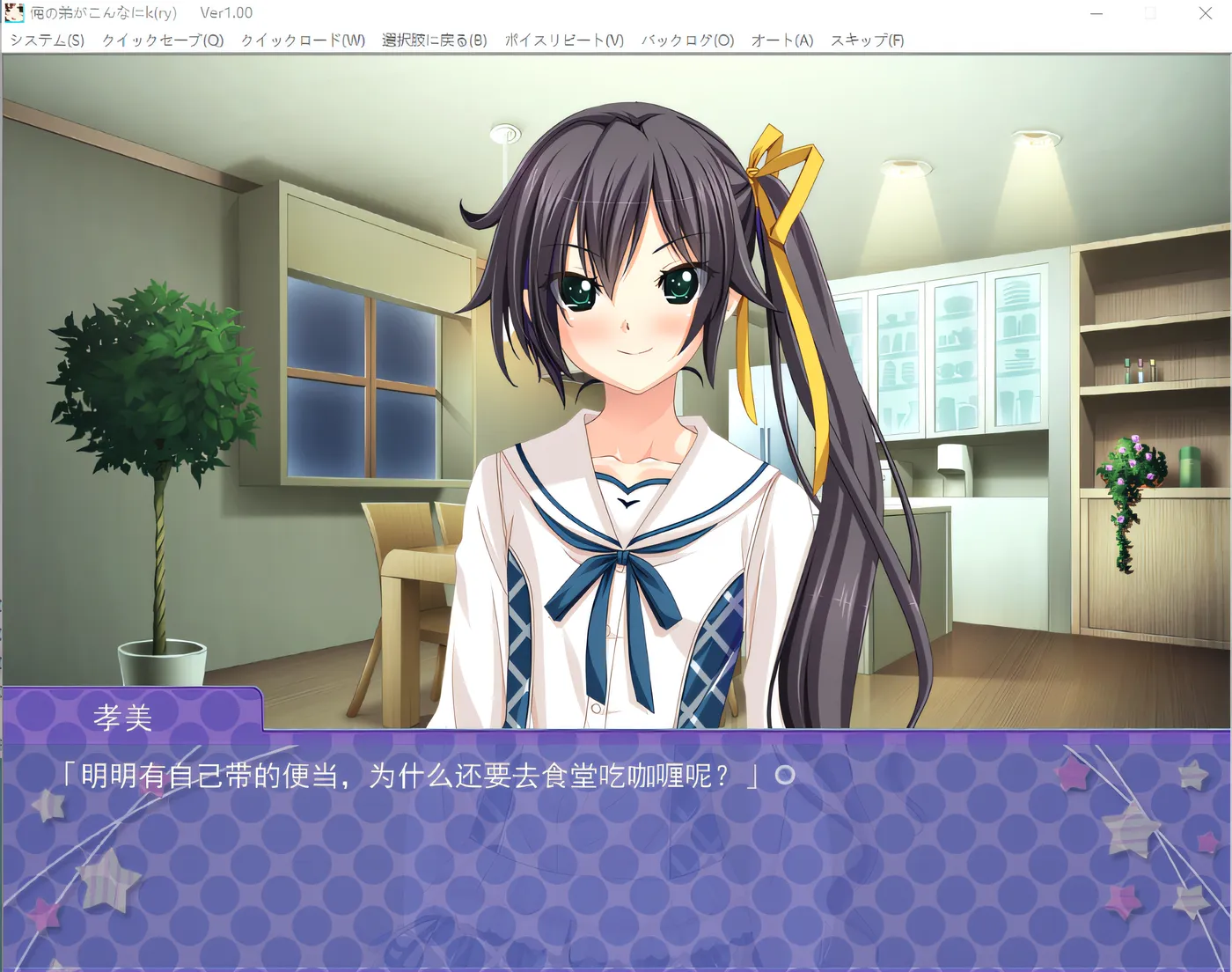Replay voice via ボイスリピート(V)
1232x972 pixels.
coord(564,40)
